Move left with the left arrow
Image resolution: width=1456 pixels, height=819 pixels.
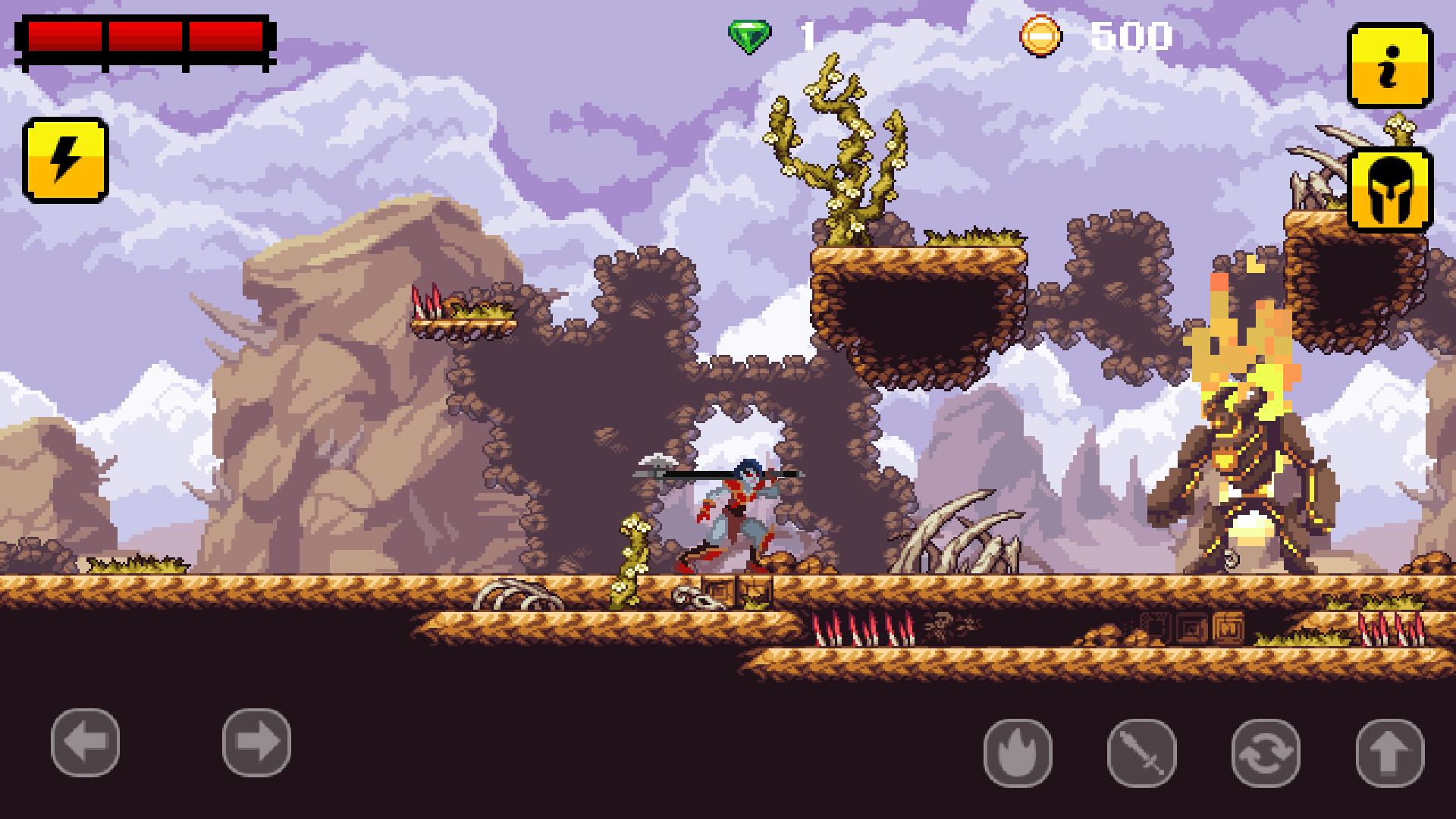(x=85, y=742)
